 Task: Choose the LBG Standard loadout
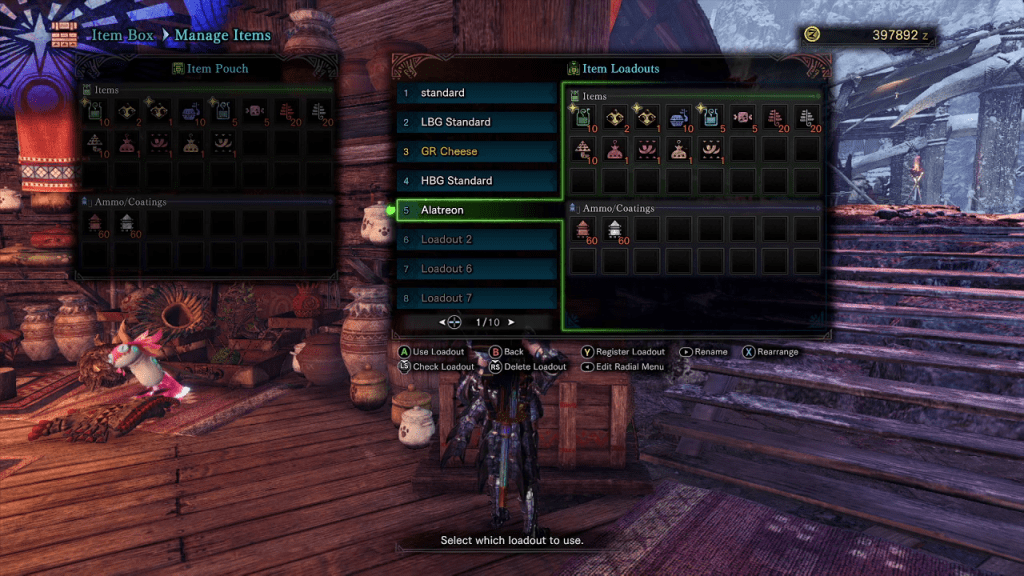click(x=476, y=122)
